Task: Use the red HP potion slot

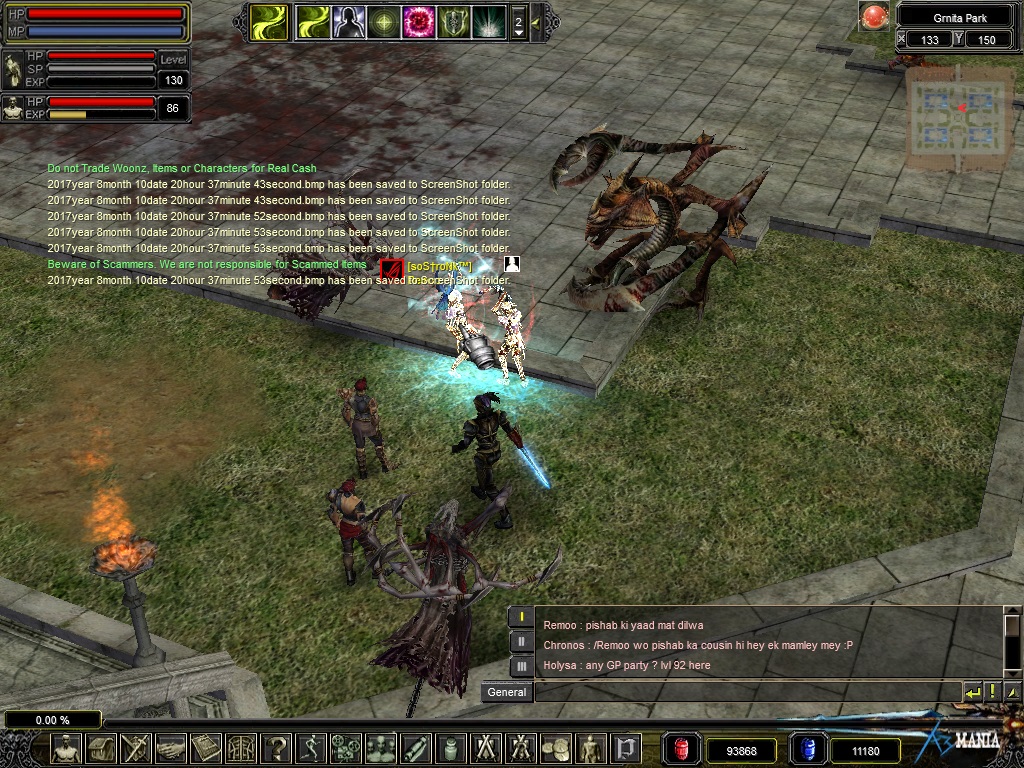Action: tap(682, 749)
